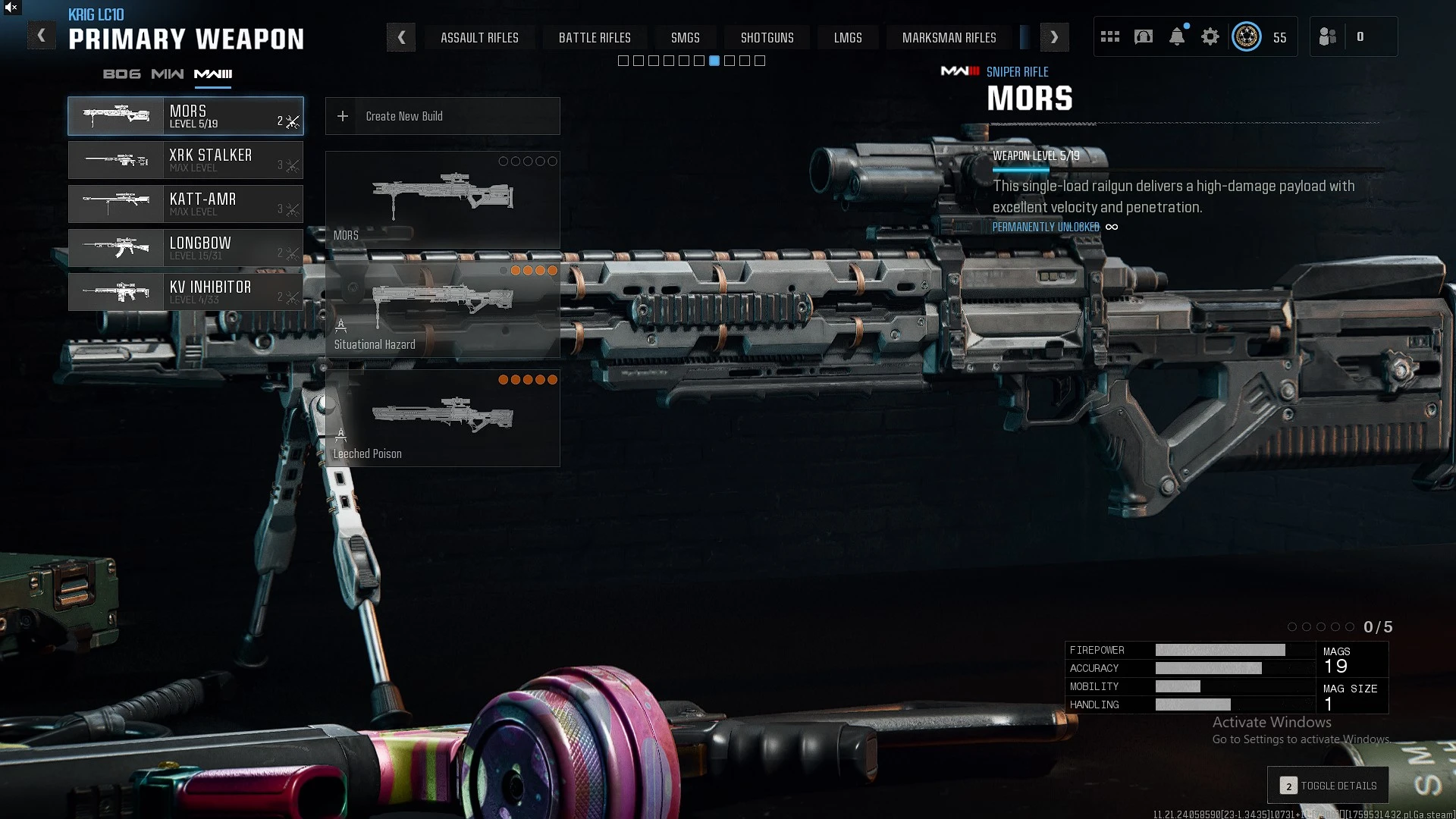The width and height of the screenshot is (1456, 819).
Task: Choose the Leeched Poison blueprint build
Action: click(x=442, y=419)
